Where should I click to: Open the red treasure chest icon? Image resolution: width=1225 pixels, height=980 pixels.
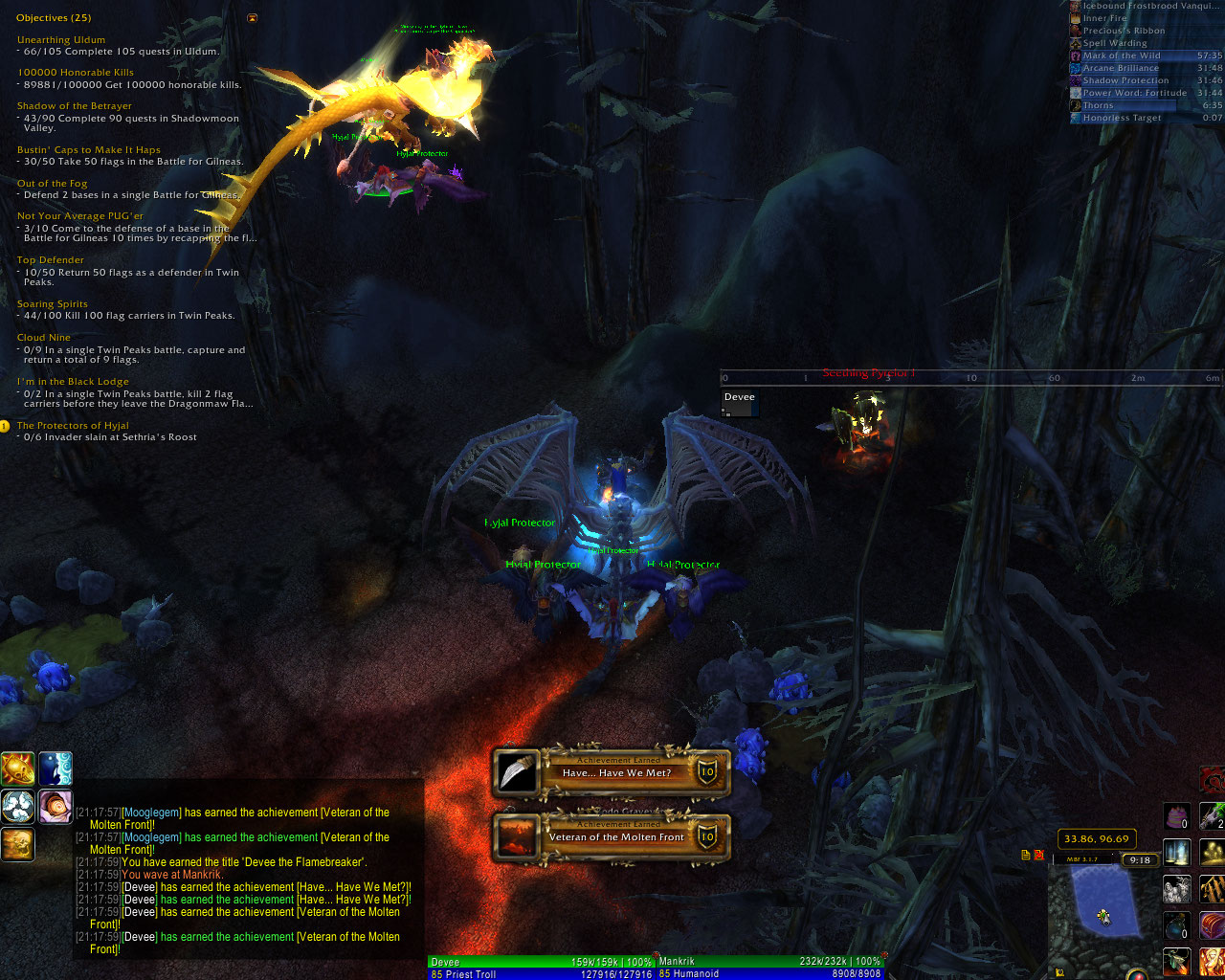[x=1212, y=925]
